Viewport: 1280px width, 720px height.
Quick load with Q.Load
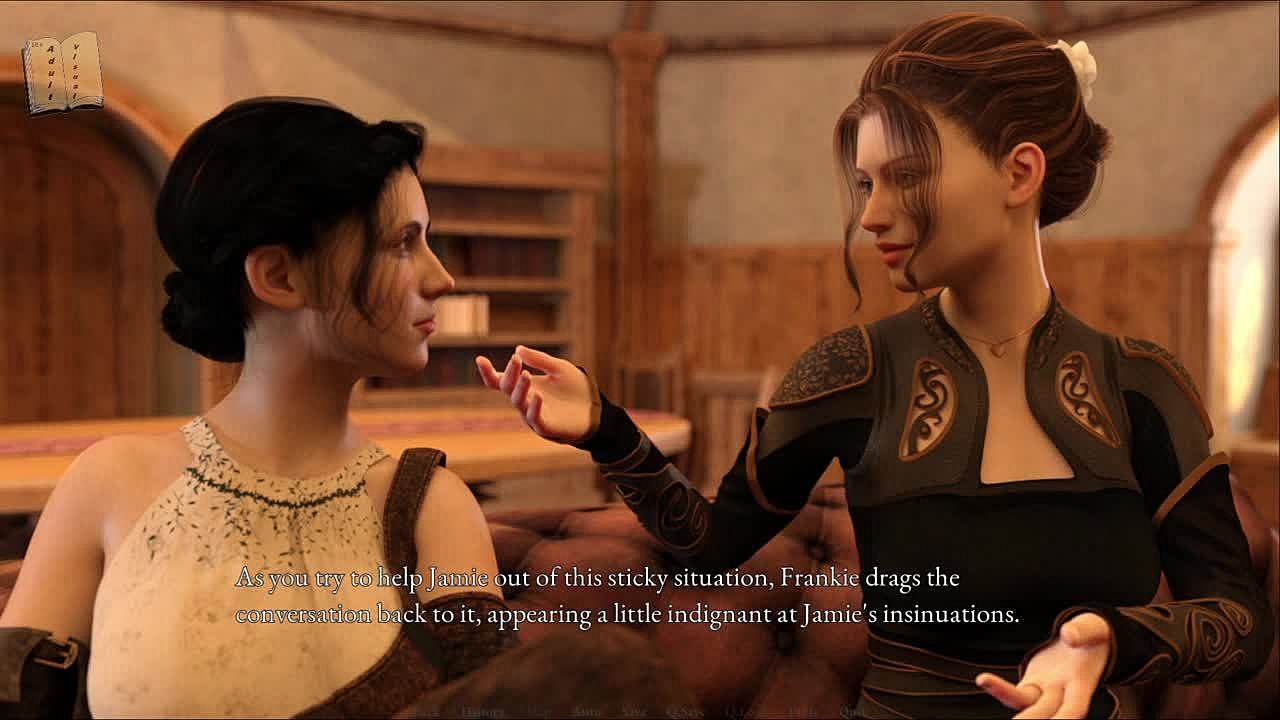(x=743, y=712)
